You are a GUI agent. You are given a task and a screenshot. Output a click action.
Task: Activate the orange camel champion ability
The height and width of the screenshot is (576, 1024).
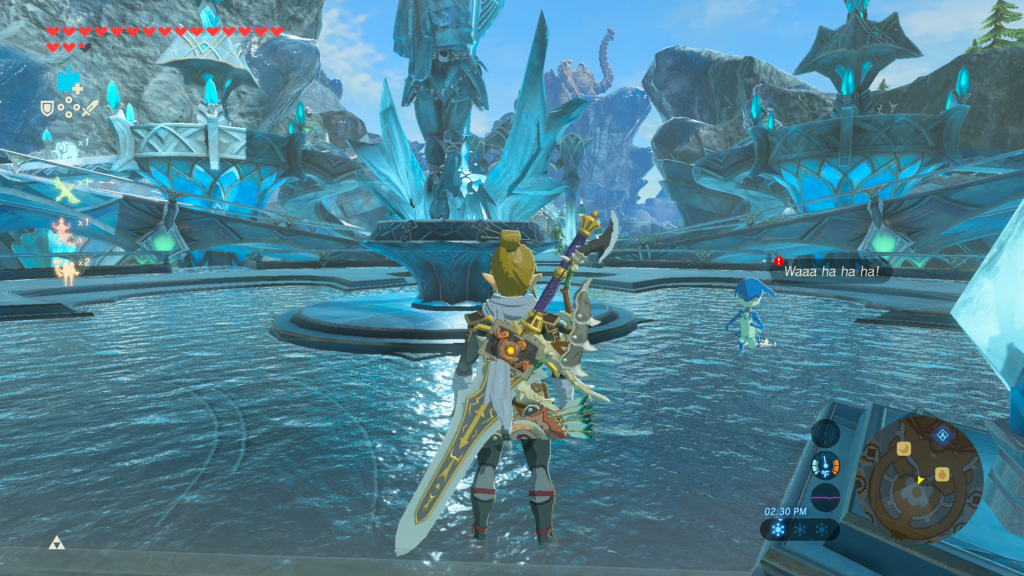coord(67,268)
